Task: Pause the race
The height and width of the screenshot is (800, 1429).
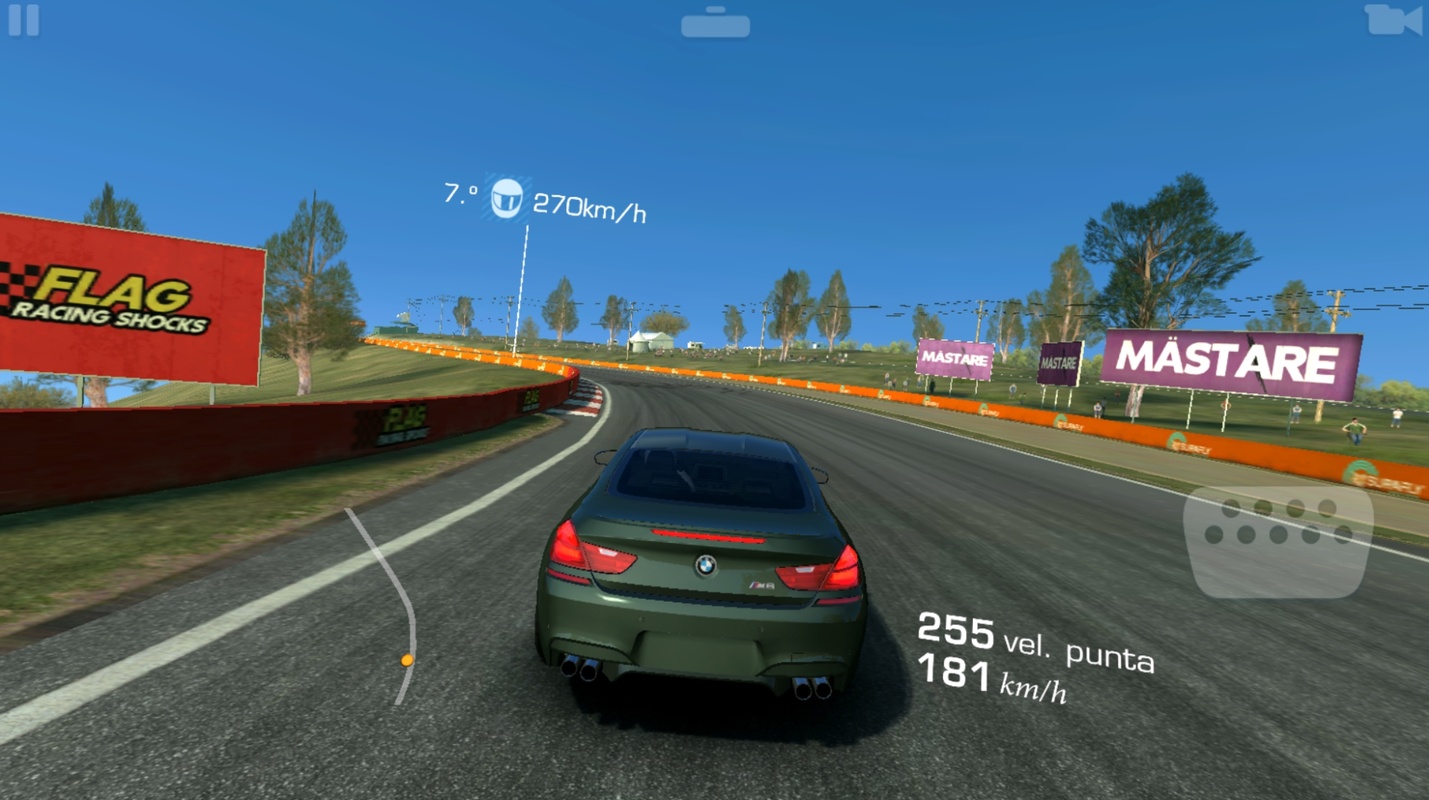Action: pos(24,21)
